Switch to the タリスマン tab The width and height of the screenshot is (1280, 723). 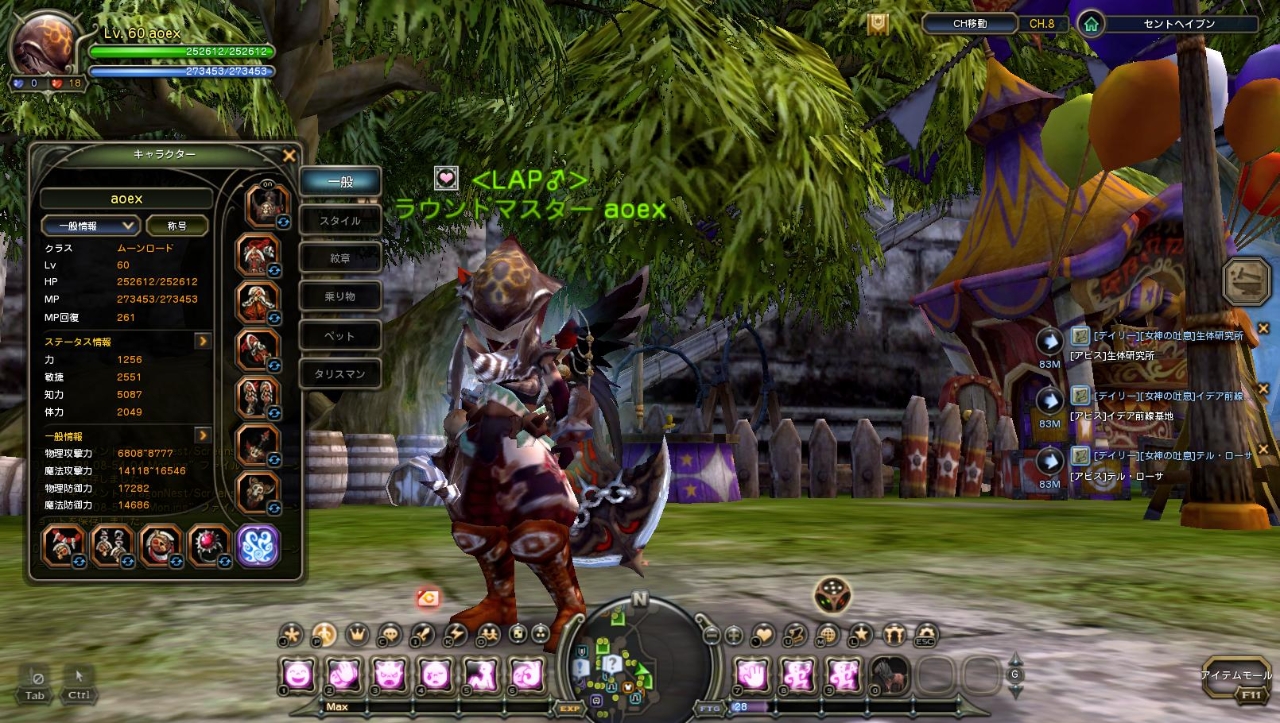pyautogui.click(x=340, y=374)
